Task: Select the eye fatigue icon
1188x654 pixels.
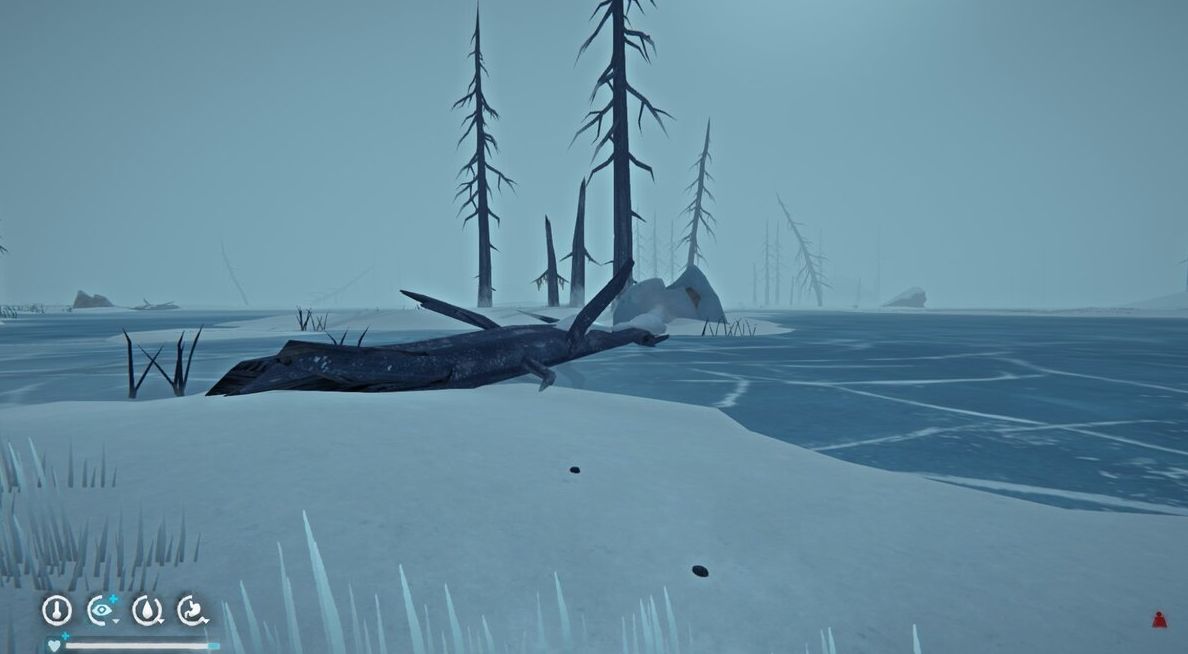Action: point(101,609)
